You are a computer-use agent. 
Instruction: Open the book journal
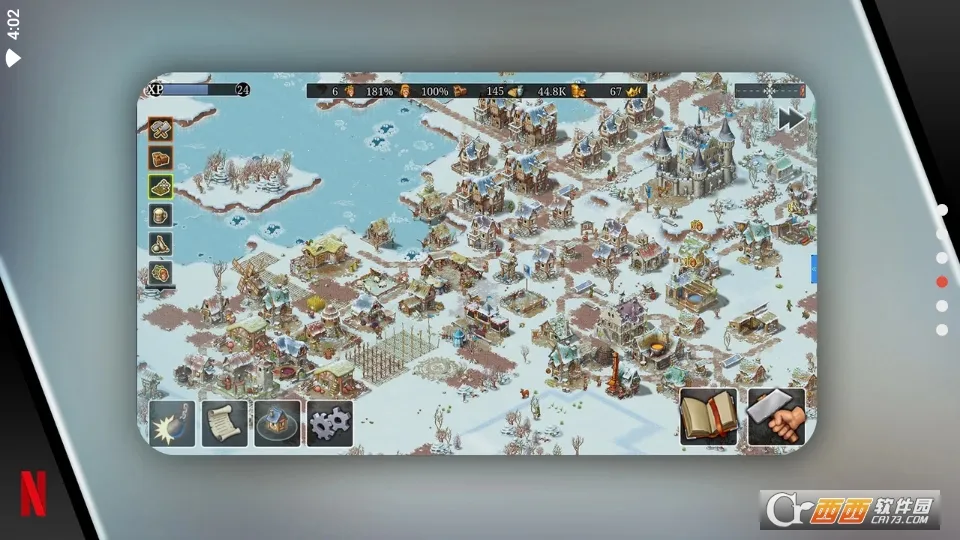[709, 417]
